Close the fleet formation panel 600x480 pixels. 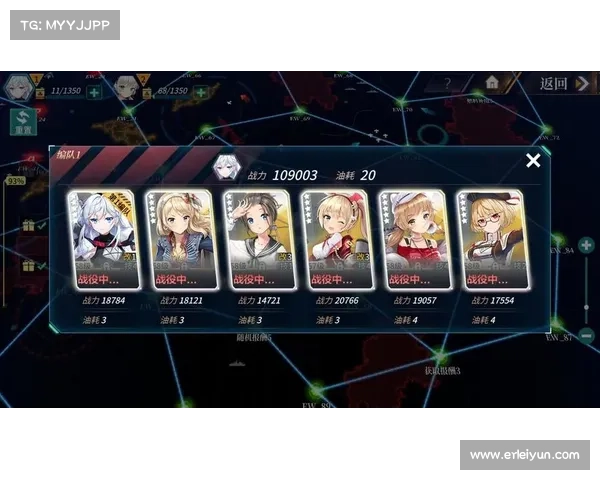click(533, 160)
